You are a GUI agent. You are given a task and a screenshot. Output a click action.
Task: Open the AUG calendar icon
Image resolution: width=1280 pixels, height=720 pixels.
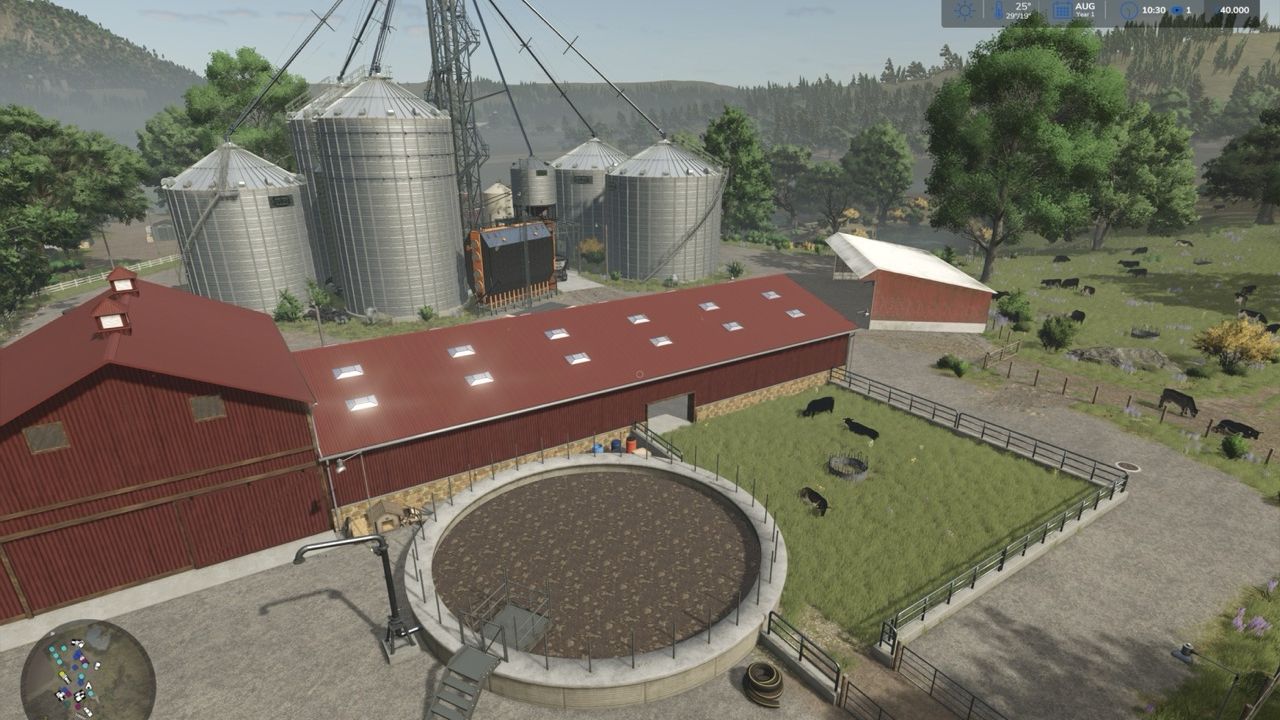click(1061, 9)
